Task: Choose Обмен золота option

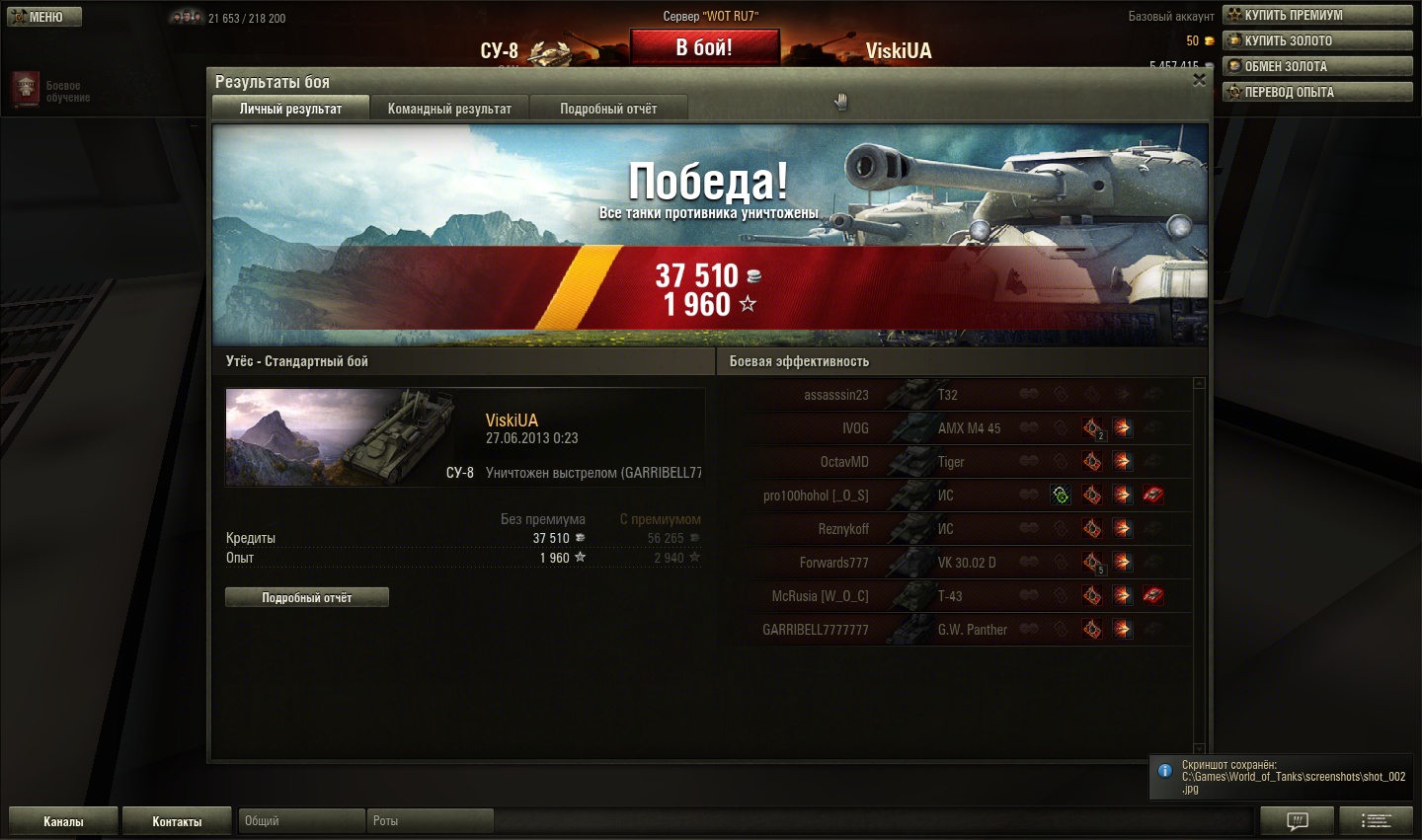Action: click(x=1317, y=66)
